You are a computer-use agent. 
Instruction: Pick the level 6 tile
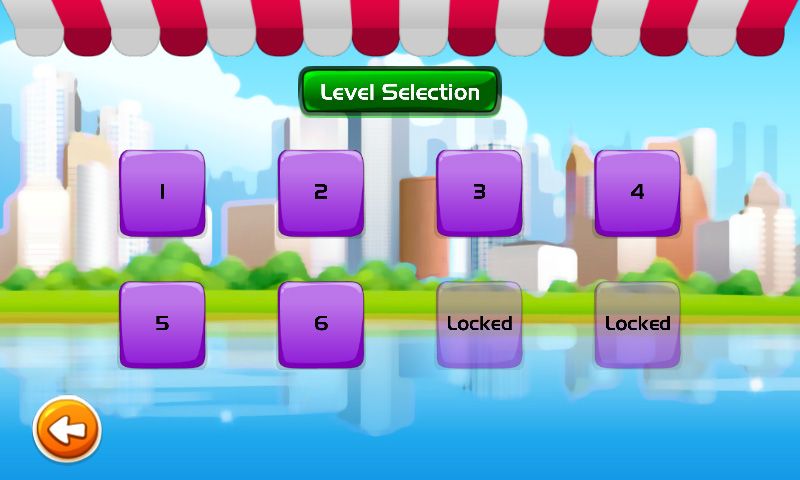[320, 324]
